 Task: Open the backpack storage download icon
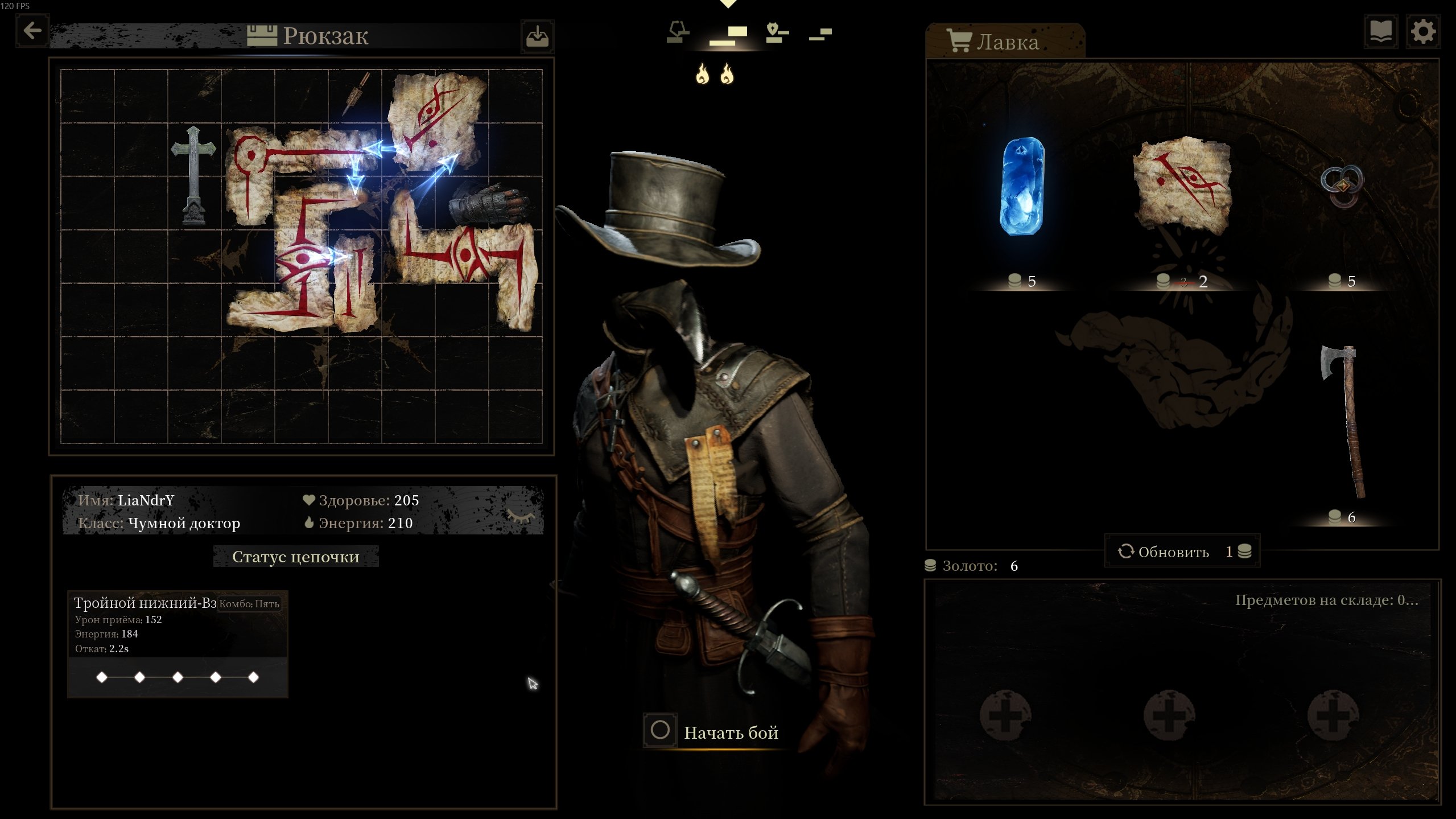(537, 36)
